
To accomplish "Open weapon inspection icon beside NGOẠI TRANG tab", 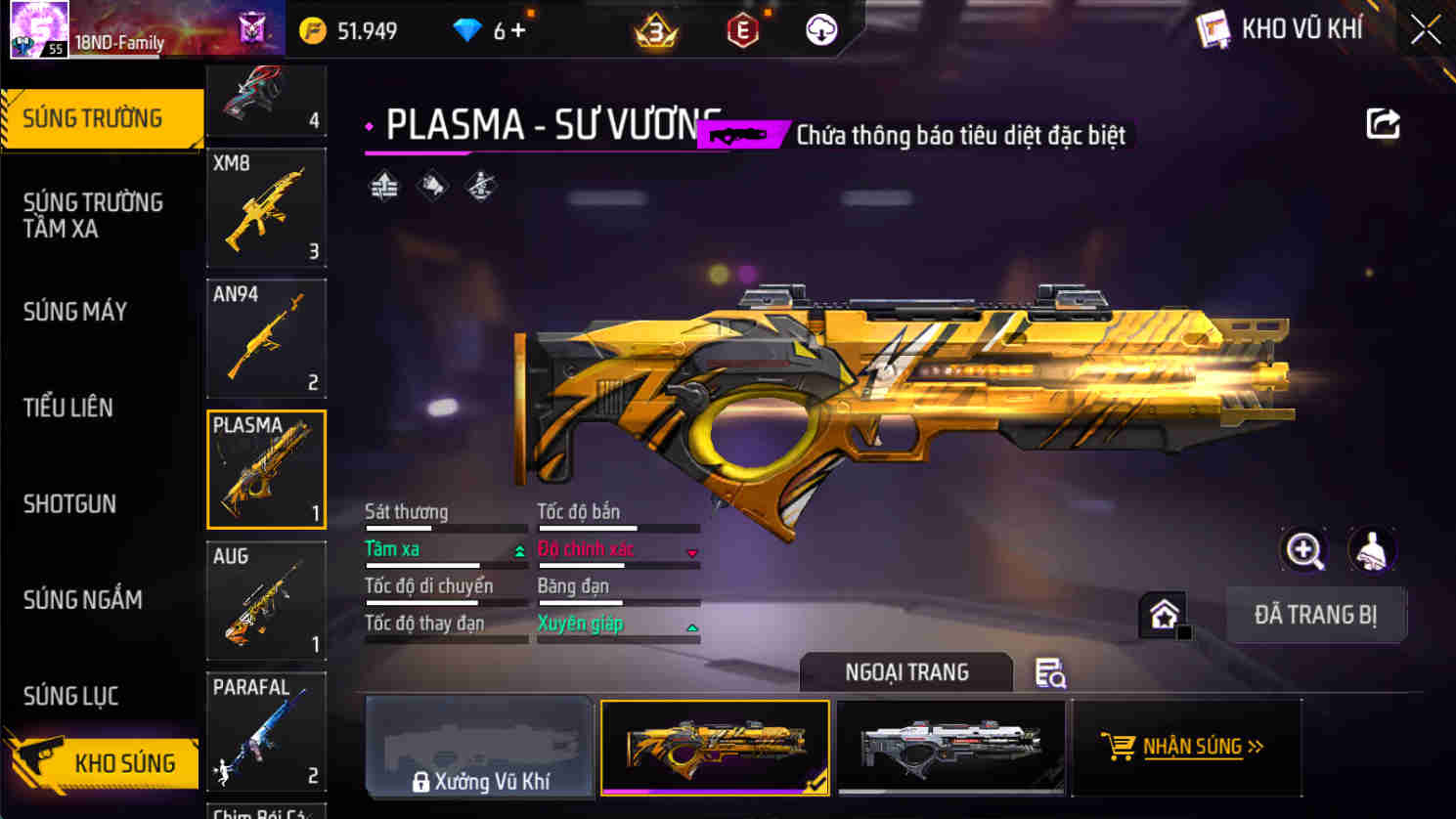I will [1049, 673].
